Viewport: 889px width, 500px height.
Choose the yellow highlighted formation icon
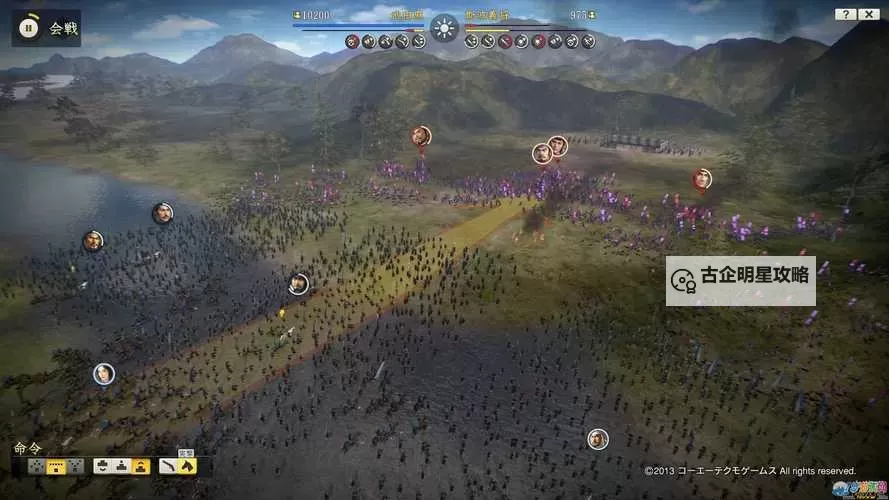click(56, 466)
